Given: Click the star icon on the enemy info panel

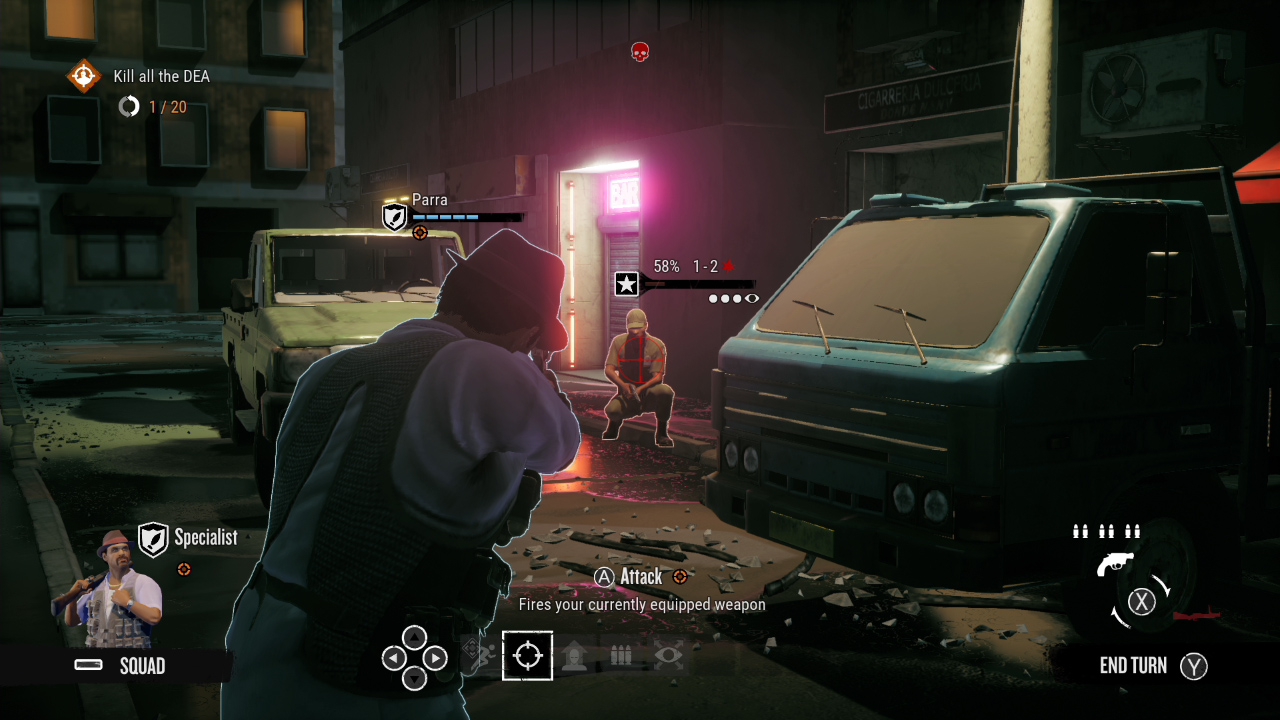Looking at the screenshot, I should pos(627,284).
